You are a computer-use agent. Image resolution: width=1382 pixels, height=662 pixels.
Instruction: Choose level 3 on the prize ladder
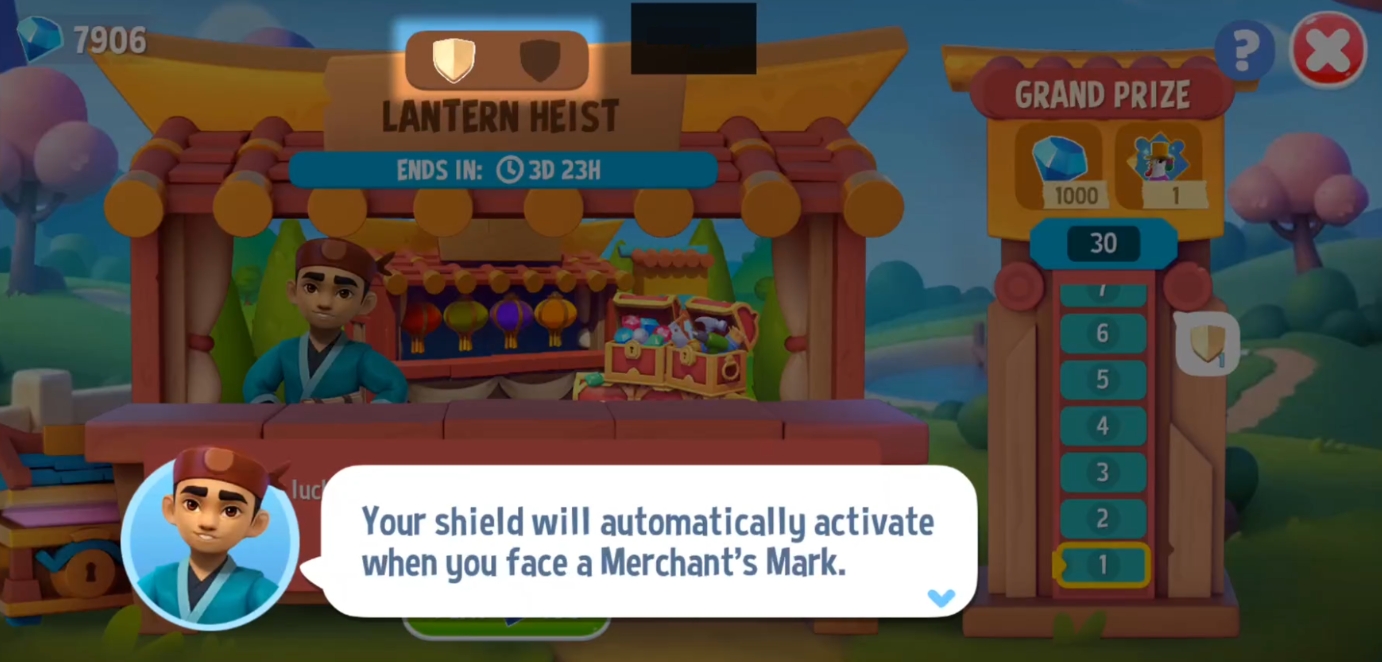(1102, 472)
